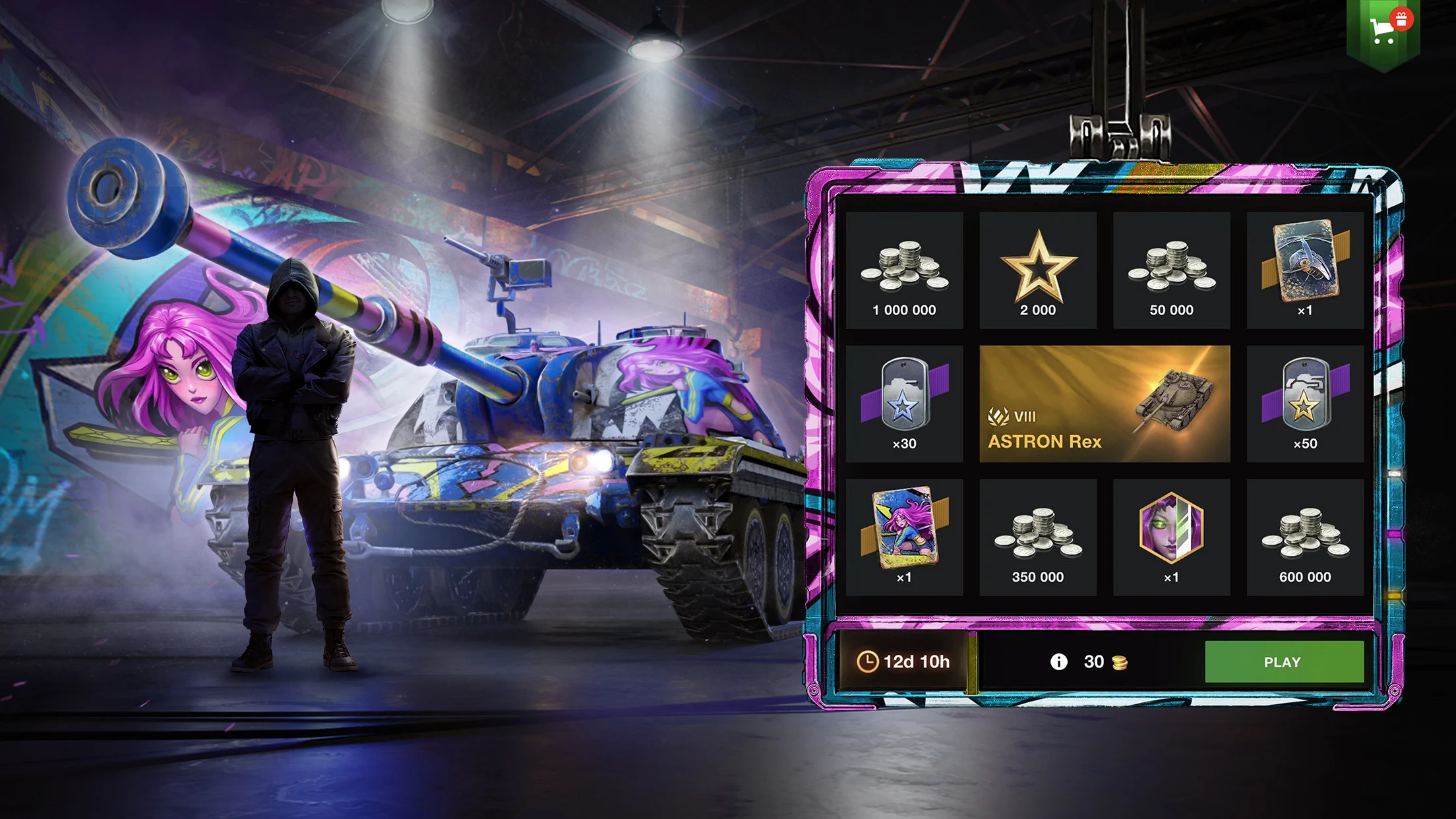Pick the hexagonal purple avatar reward tile
Image resolution: width=1456 pixels, height=819 pixels.
(x=1171, y=537)
